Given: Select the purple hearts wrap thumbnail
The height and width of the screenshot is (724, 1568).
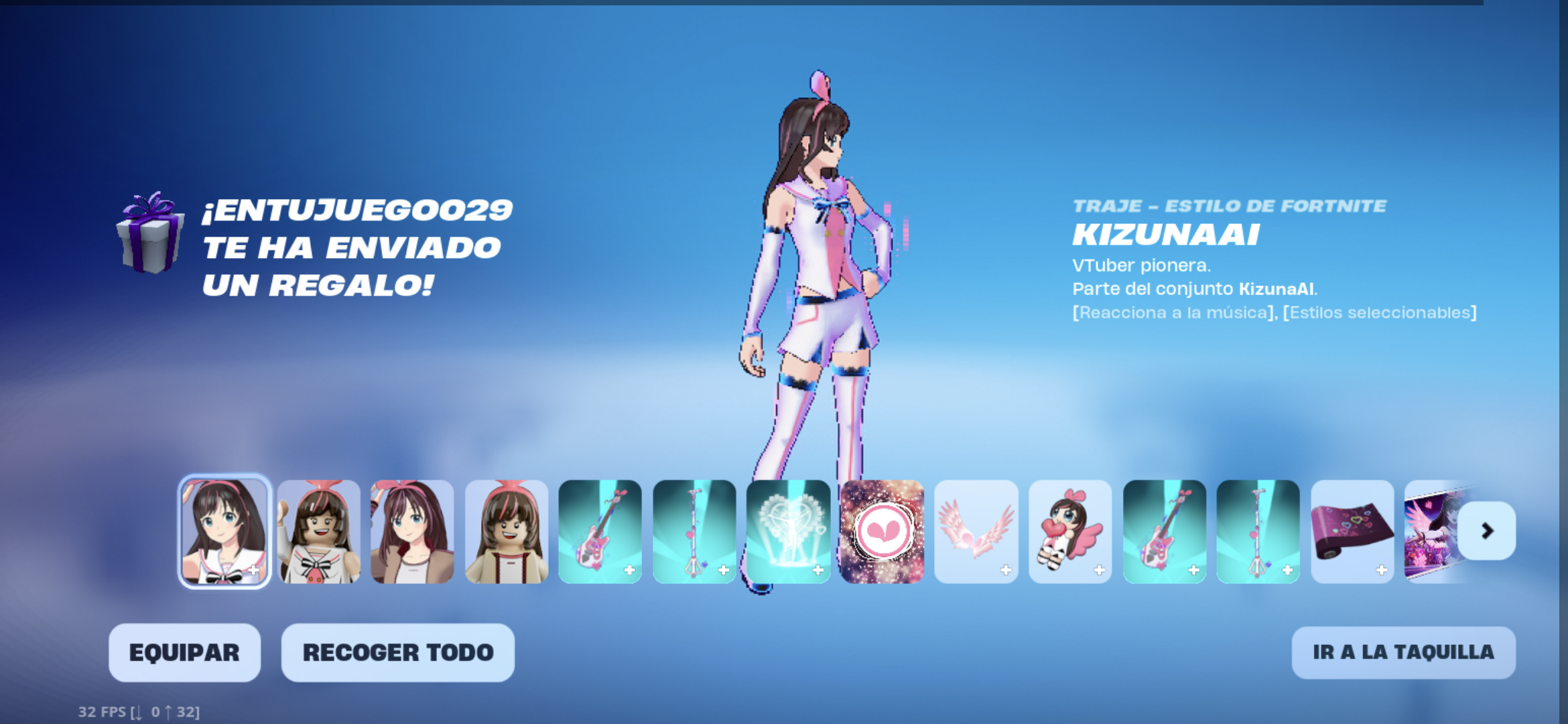Looking at the screenshot, I should pyautogui.click(x=1352, y=531).
